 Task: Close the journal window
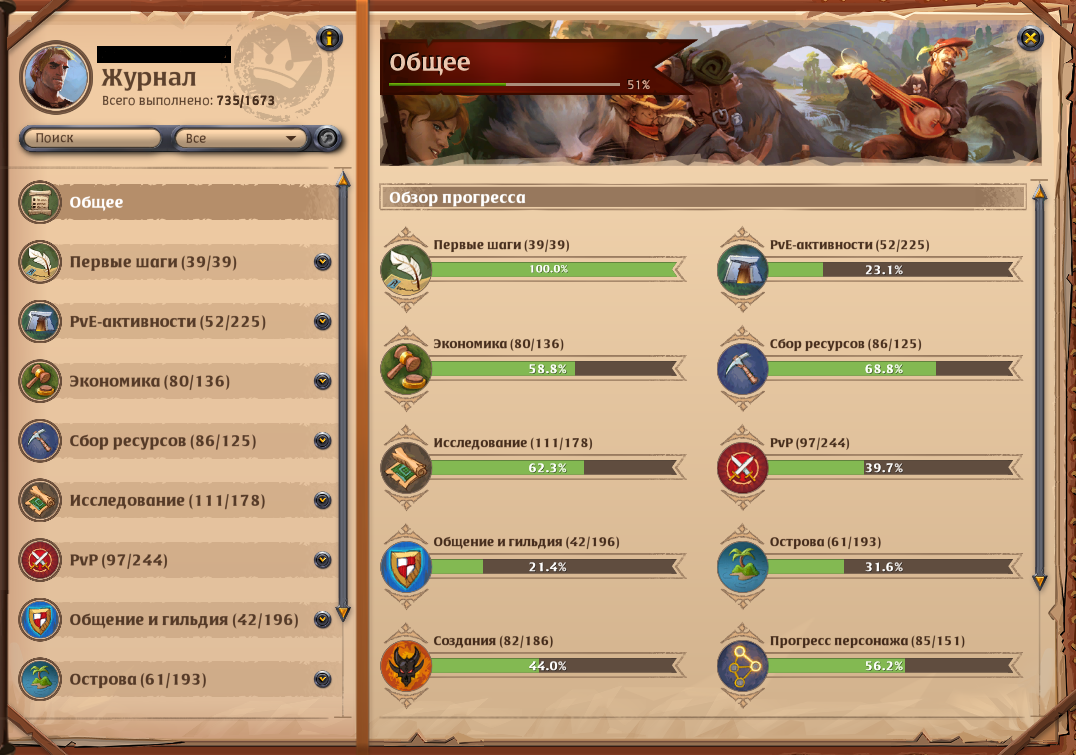(1030, 39)
